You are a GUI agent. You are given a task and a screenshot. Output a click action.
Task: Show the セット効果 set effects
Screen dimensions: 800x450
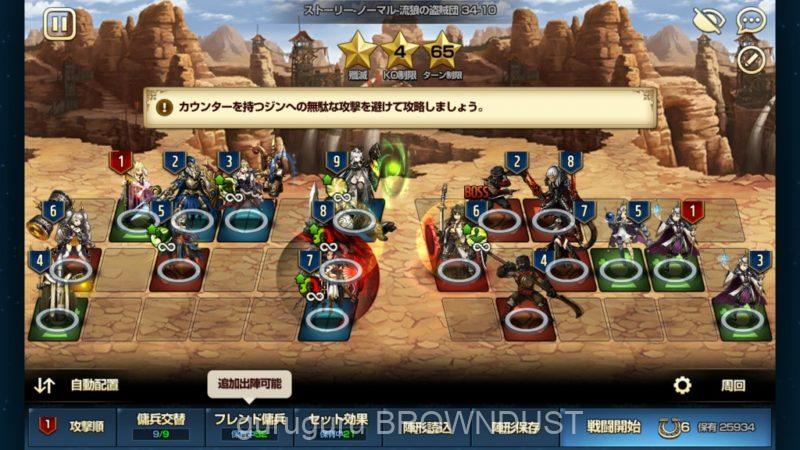point(337,425)
